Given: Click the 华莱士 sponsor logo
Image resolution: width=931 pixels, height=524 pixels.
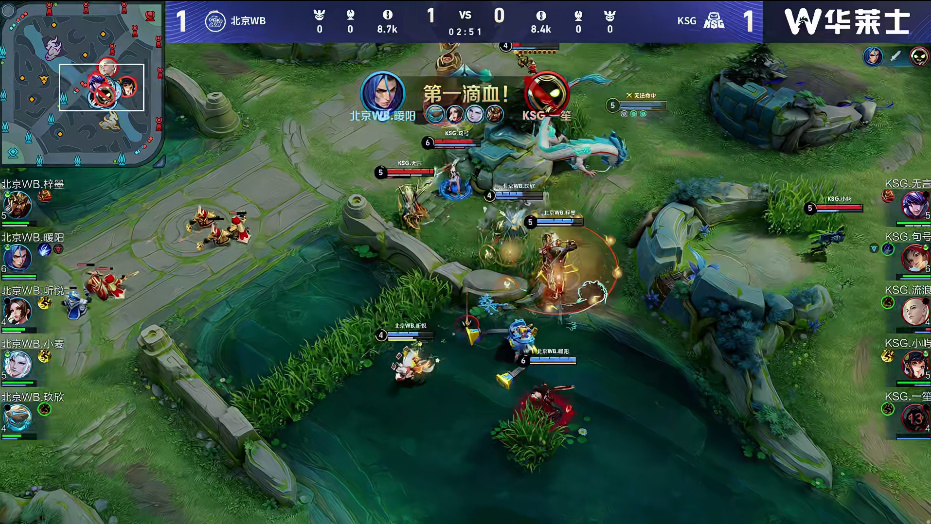Looking at the screenshot, I should (x=848, y=21).
